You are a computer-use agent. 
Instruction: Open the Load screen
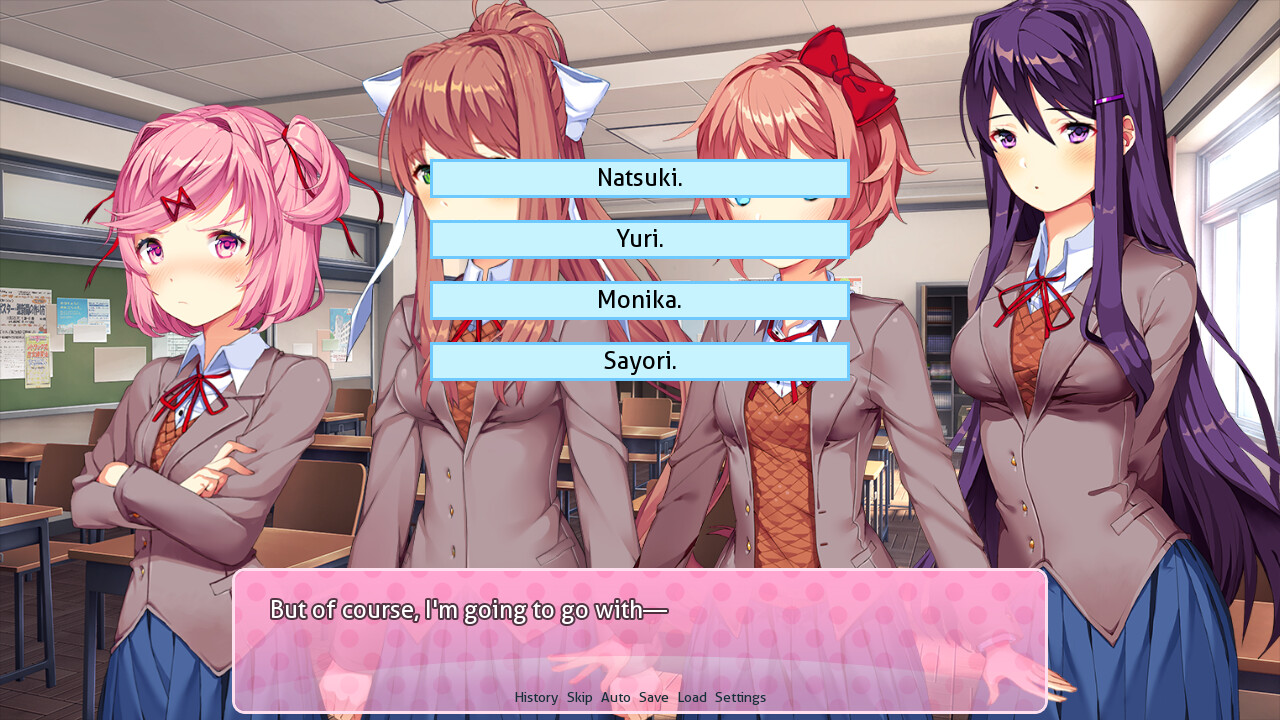point(692,697)
